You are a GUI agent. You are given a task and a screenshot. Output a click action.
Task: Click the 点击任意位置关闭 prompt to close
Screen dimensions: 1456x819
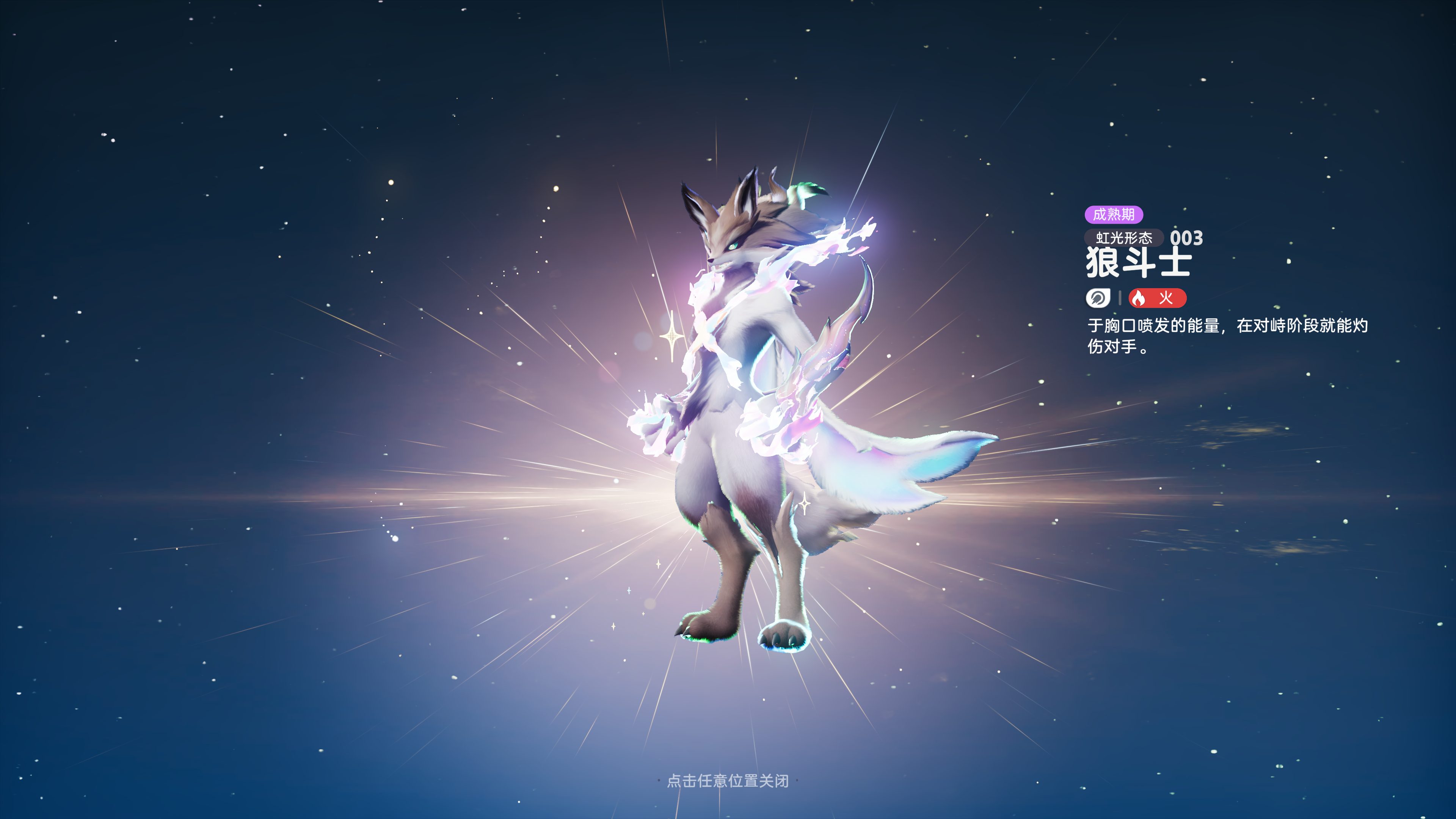tap(728, 781)
